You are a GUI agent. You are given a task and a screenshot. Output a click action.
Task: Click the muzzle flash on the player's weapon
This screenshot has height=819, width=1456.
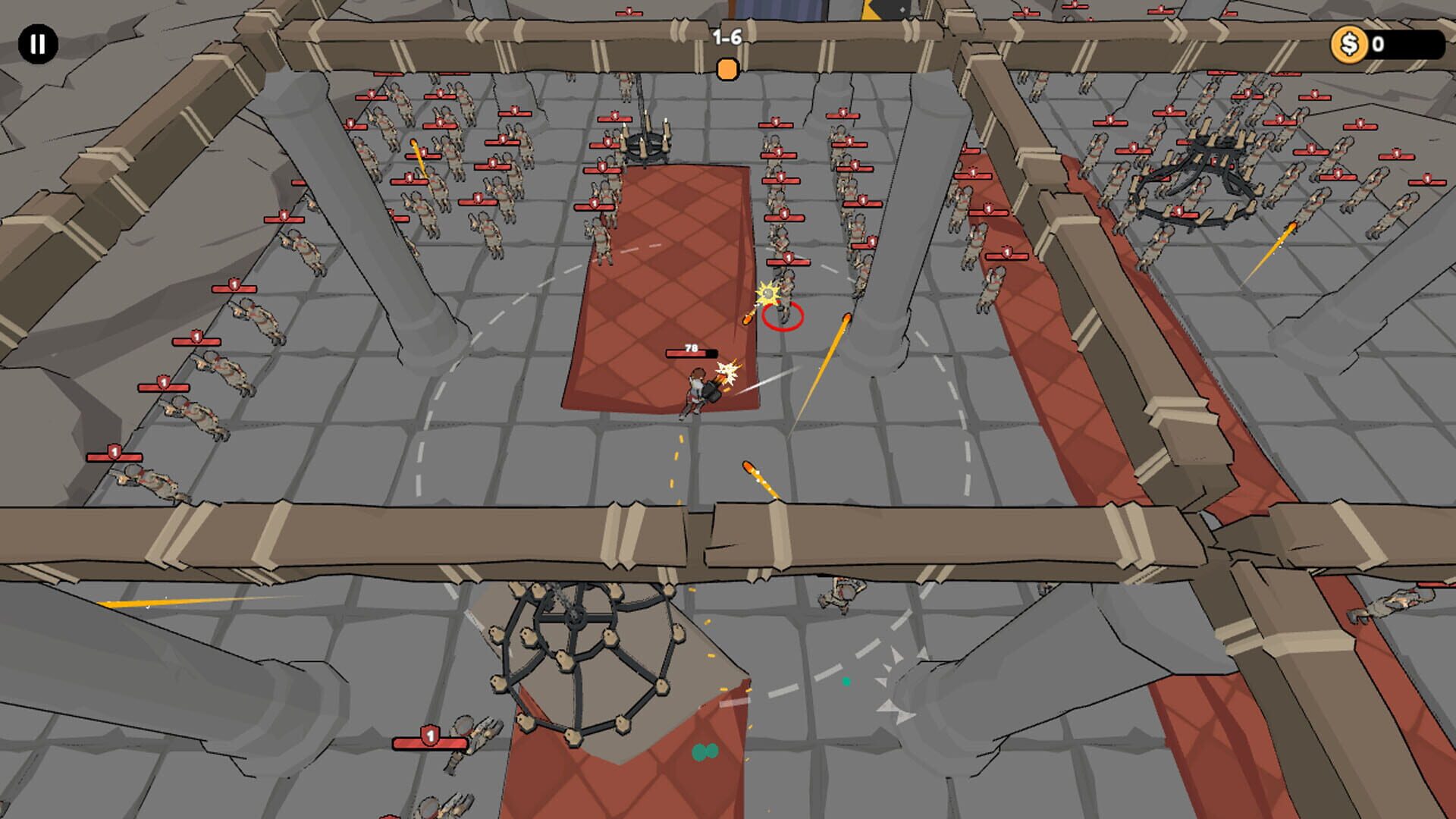tap(727, 372)
